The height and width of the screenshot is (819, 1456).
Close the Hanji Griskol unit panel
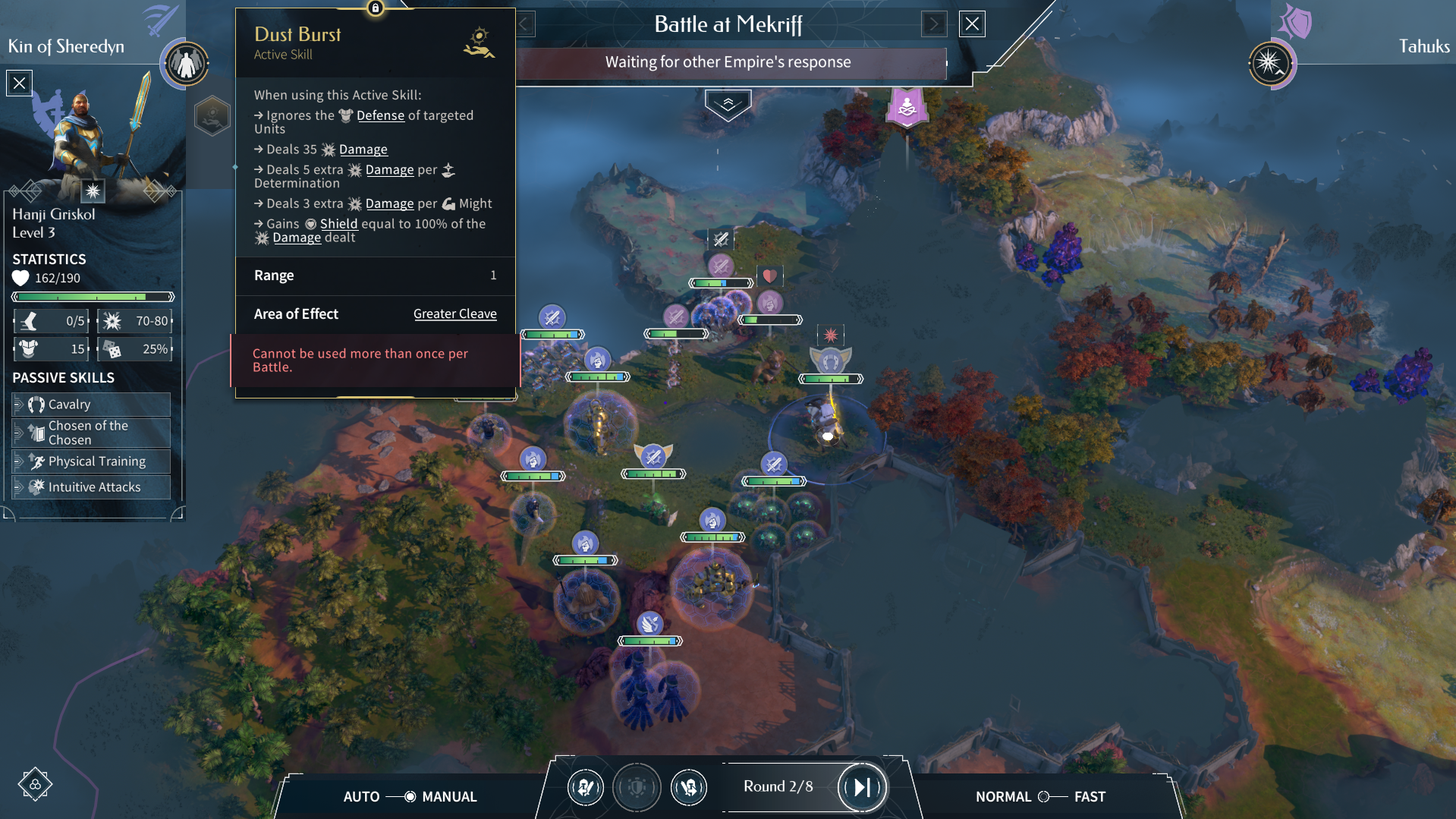point(20,83)
